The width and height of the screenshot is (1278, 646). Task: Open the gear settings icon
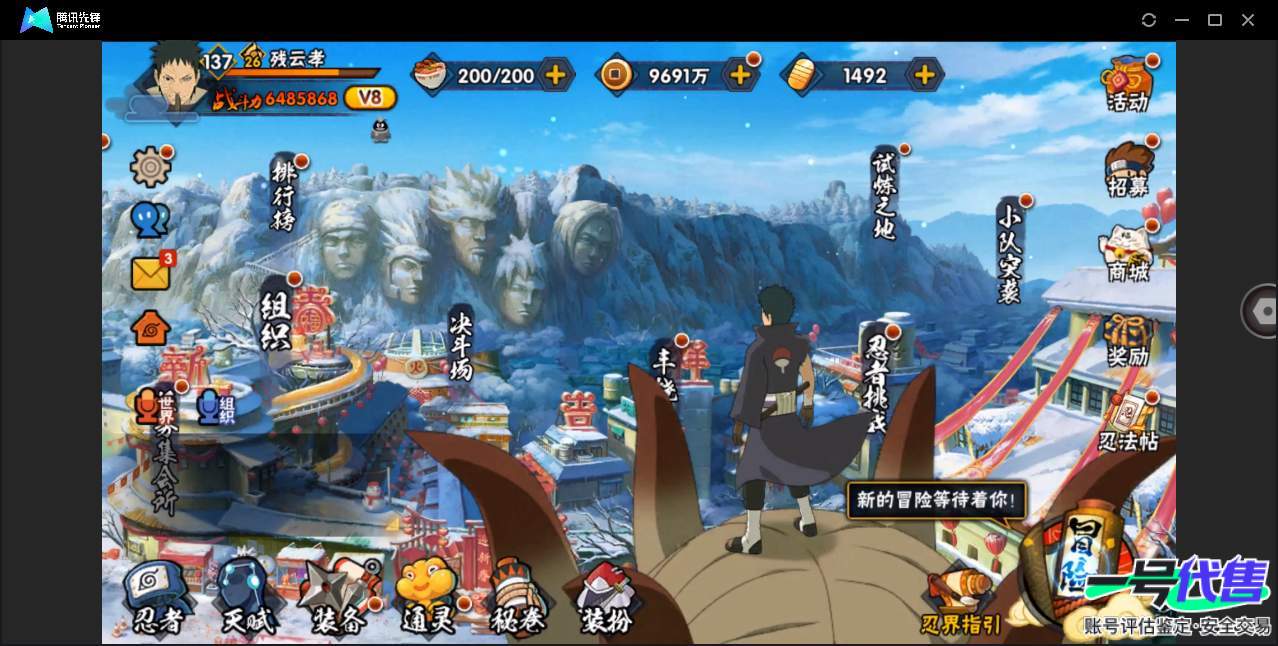[151, 167]
